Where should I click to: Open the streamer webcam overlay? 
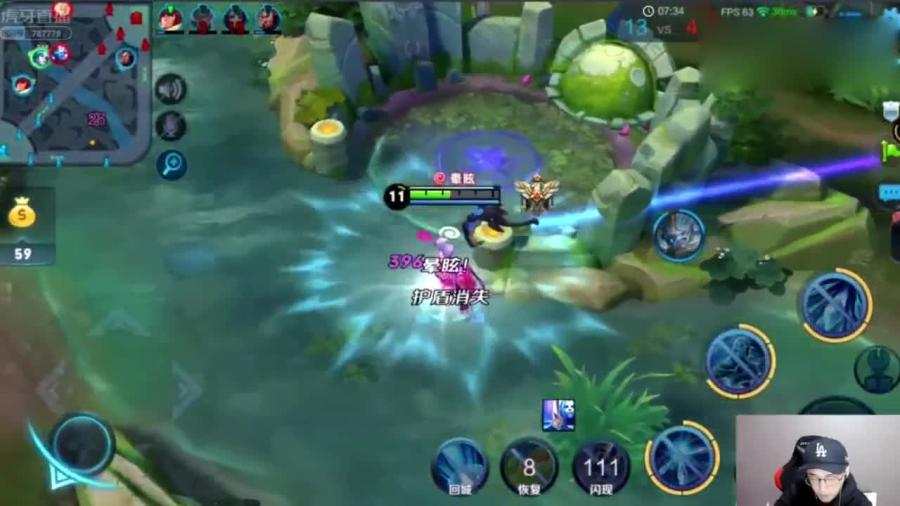click(818, 460)
